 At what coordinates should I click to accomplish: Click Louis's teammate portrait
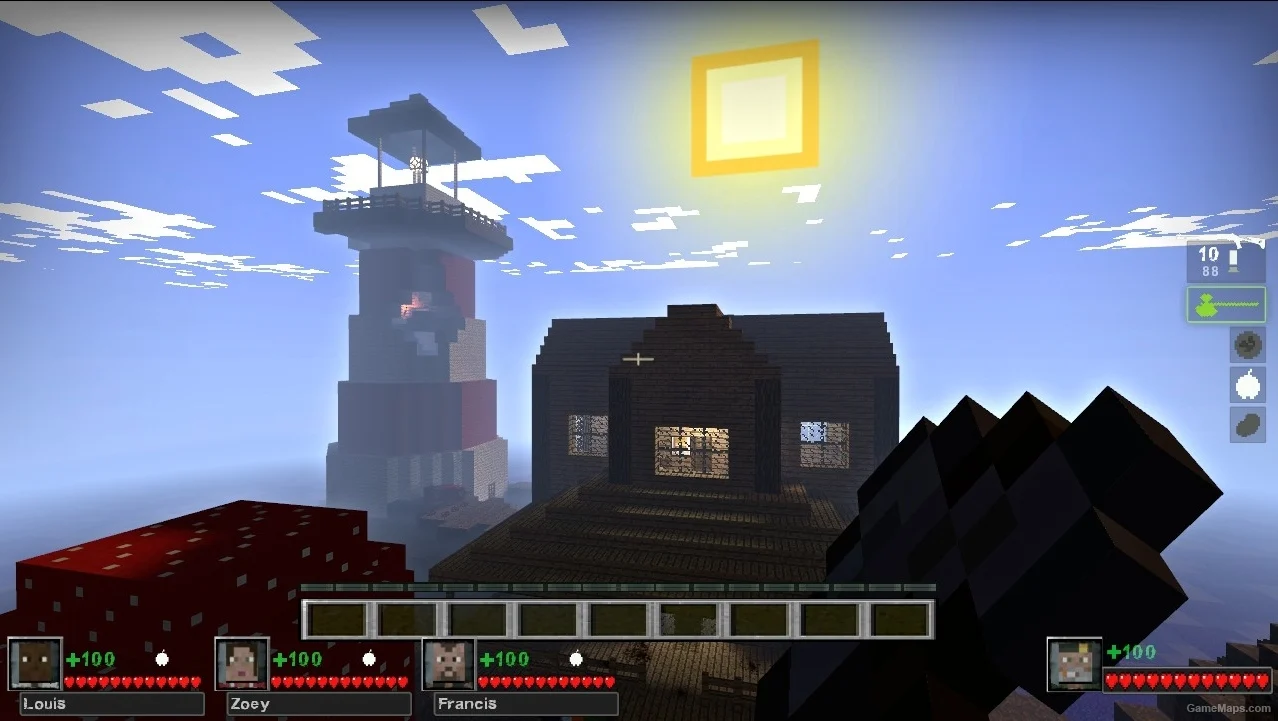coord(36,664)
